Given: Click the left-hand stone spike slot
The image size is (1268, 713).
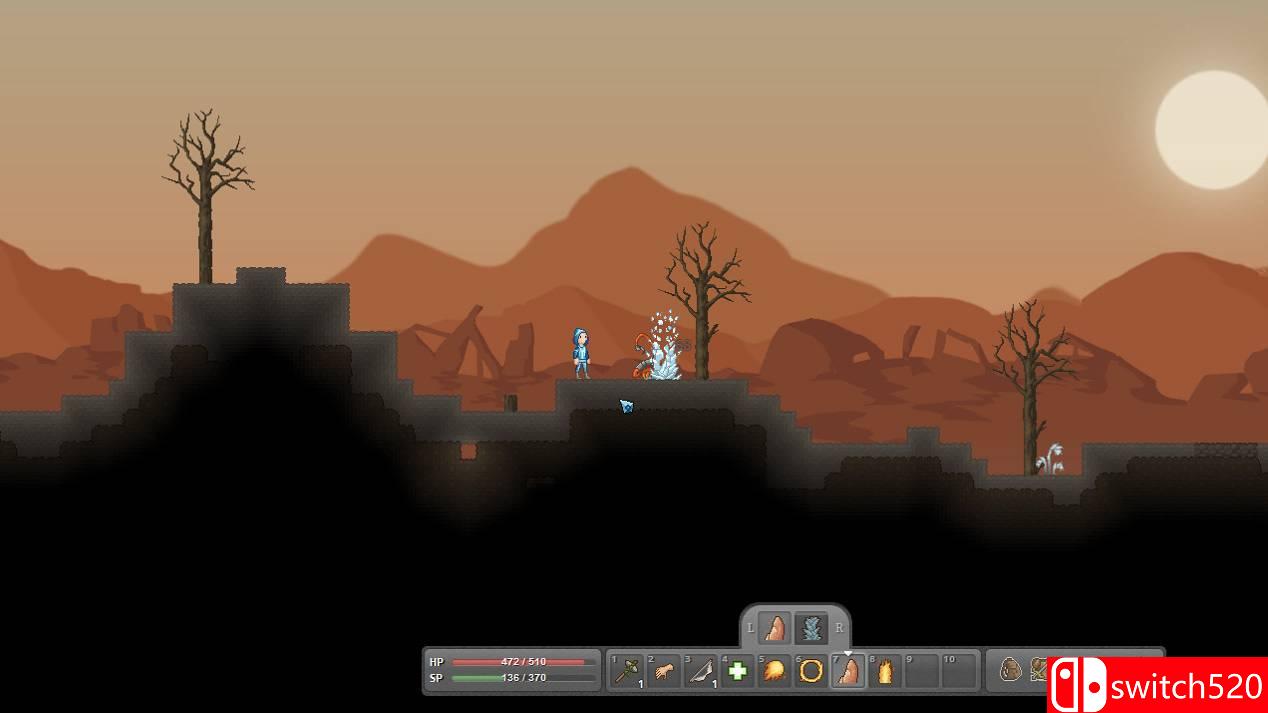Looking at the screenshot, I should point(774,629).
